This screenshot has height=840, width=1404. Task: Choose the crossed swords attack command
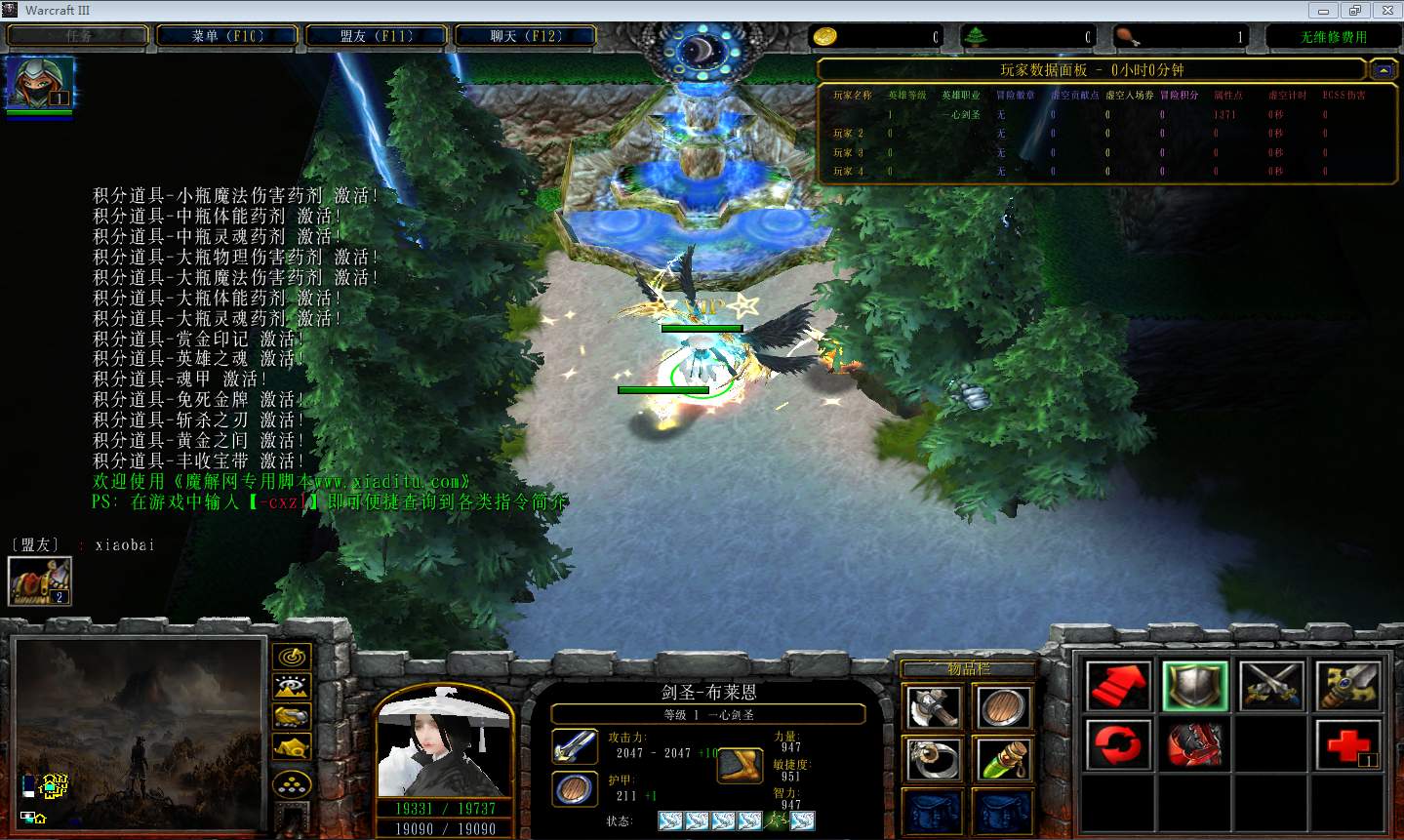click(x=1271, y=686)
